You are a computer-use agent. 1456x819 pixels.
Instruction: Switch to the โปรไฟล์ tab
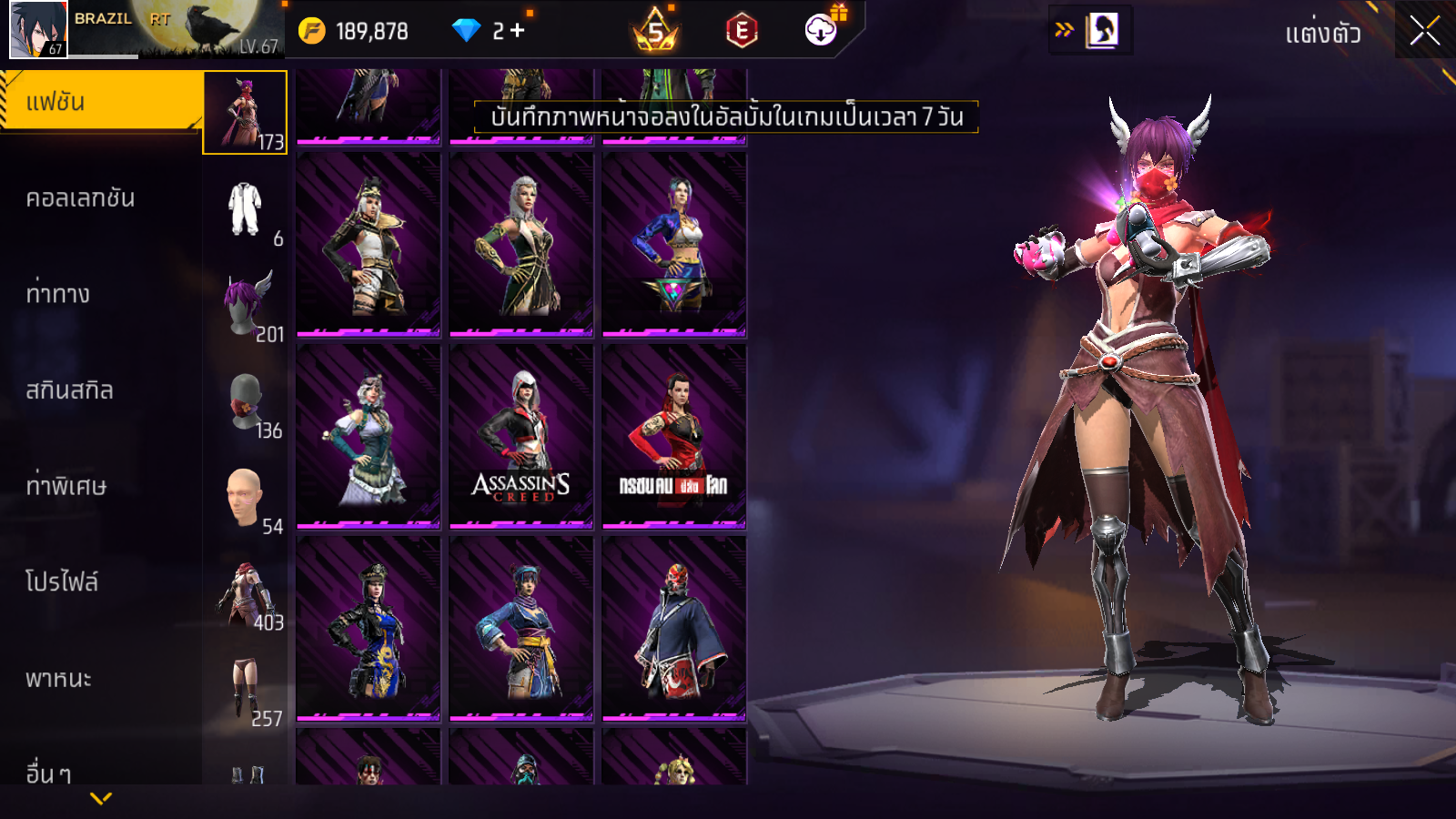(x=62, y=582)
